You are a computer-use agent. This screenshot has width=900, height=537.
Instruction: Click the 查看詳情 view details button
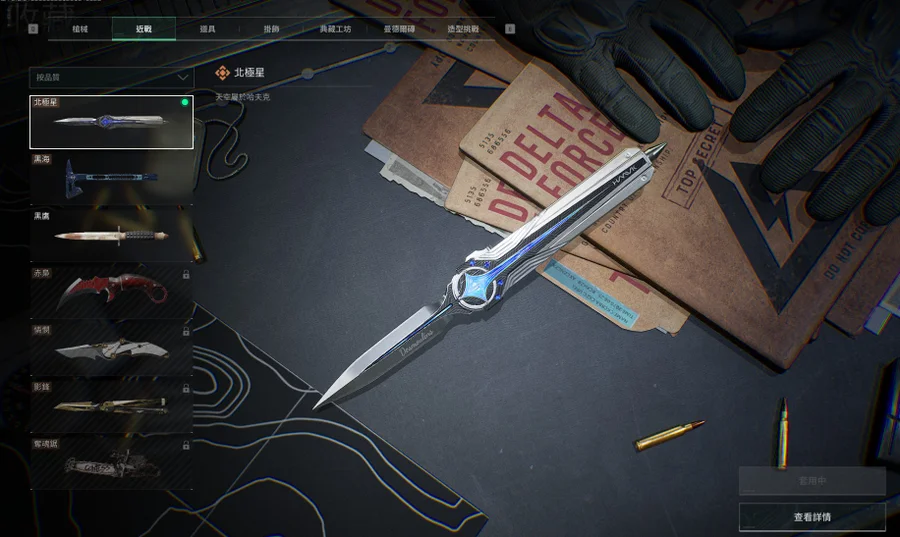tap(812, 517)
